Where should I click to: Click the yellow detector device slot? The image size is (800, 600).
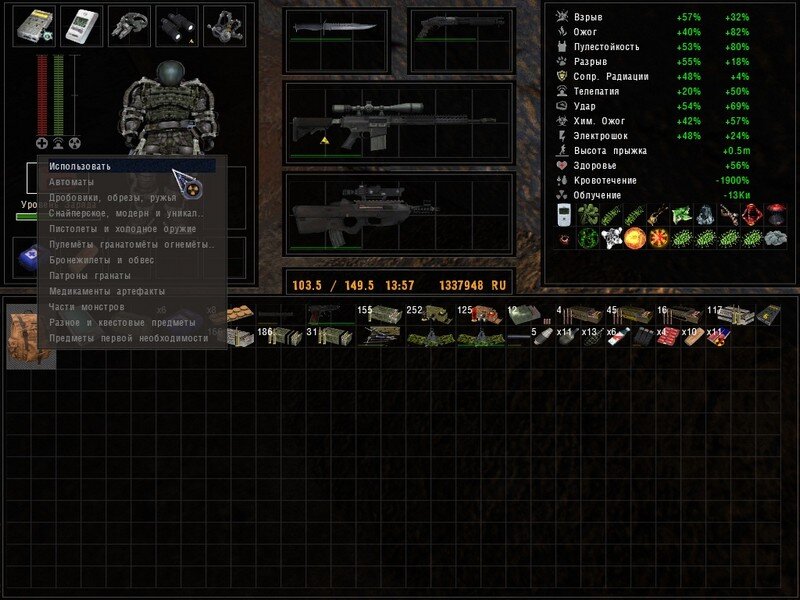click(33, 26)
